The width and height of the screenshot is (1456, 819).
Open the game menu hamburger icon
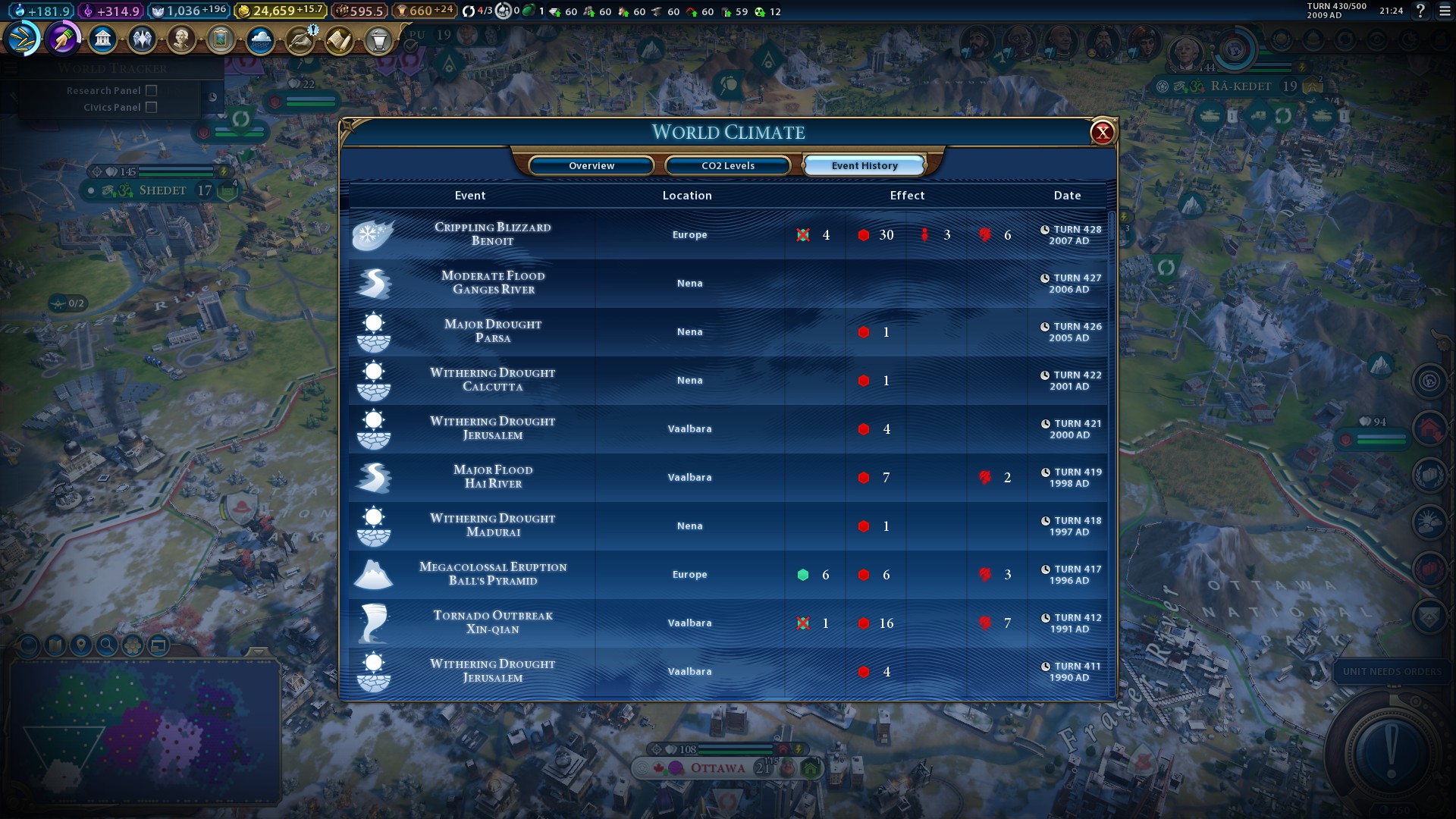click(x=1445, y=11)
